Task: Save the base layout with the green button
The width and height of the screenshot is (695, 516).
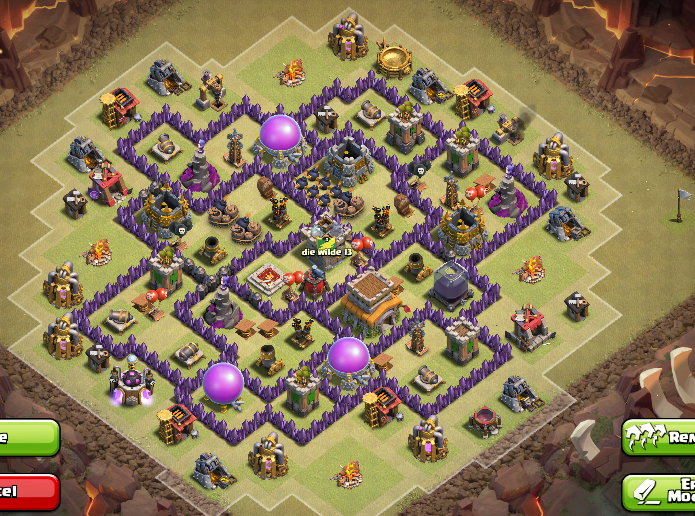Action: [27, 438]
